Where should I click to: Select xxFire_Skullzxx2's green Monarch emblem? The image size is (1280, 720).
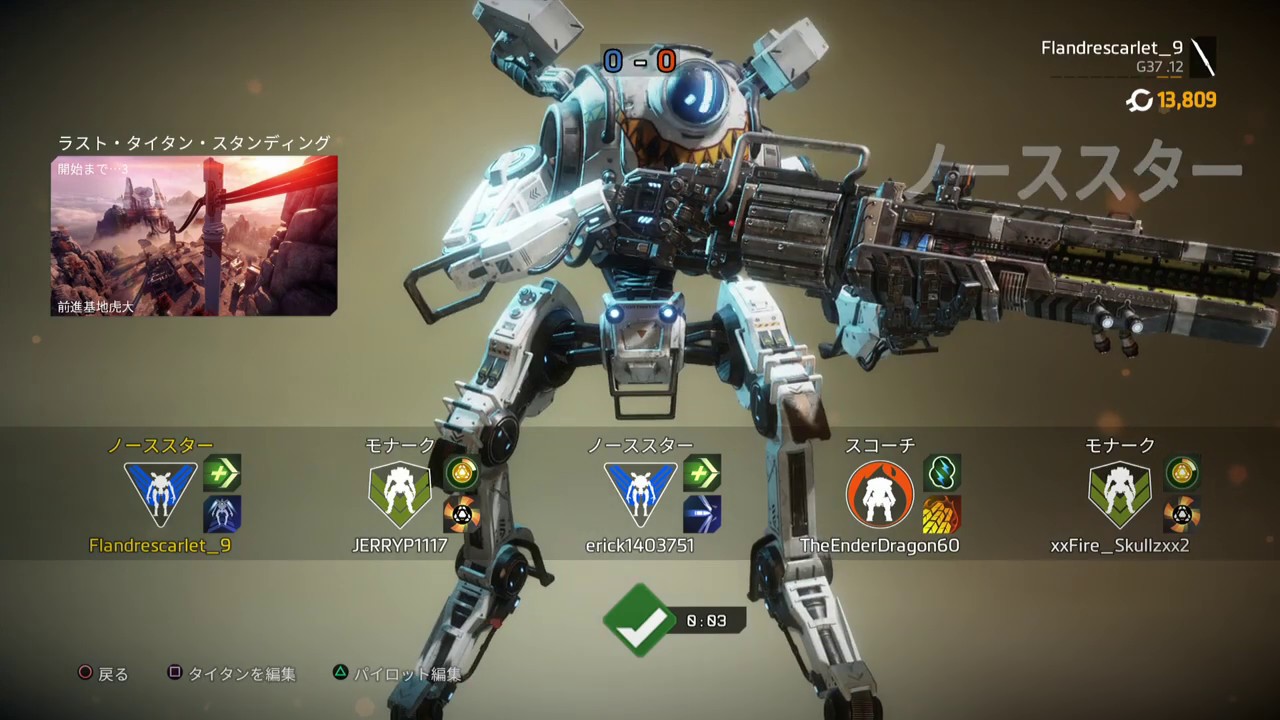(x=1120, y=494)
